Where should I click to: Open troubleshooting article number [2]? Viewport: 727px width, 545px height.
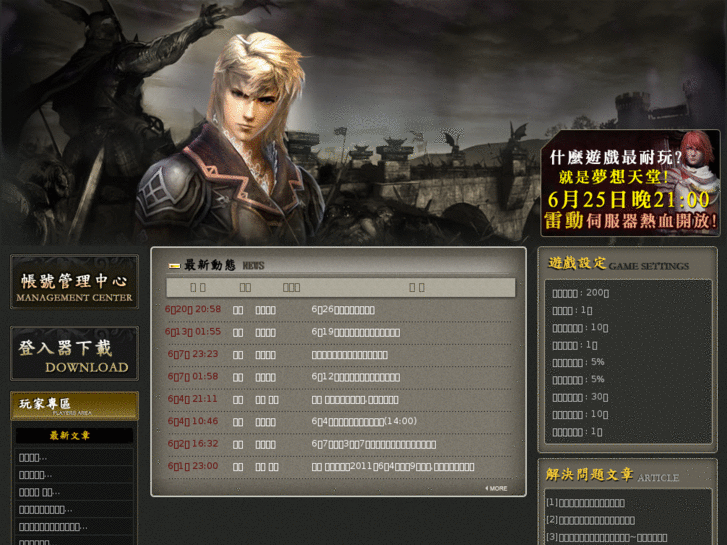click(x=590, y=520)
